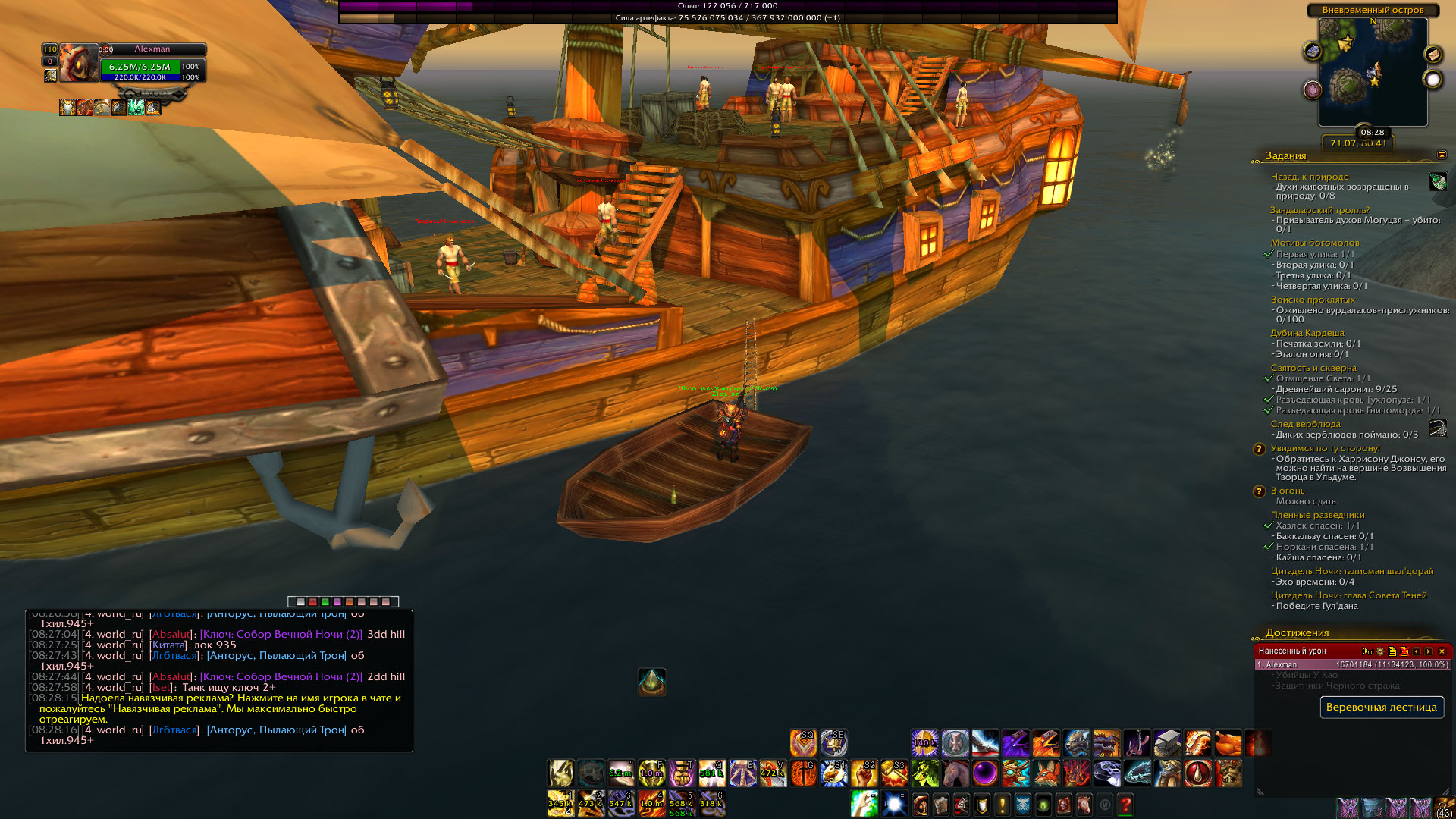Click player name Absalut in chat
The image size is (1456, 819).
pos(171,634)
